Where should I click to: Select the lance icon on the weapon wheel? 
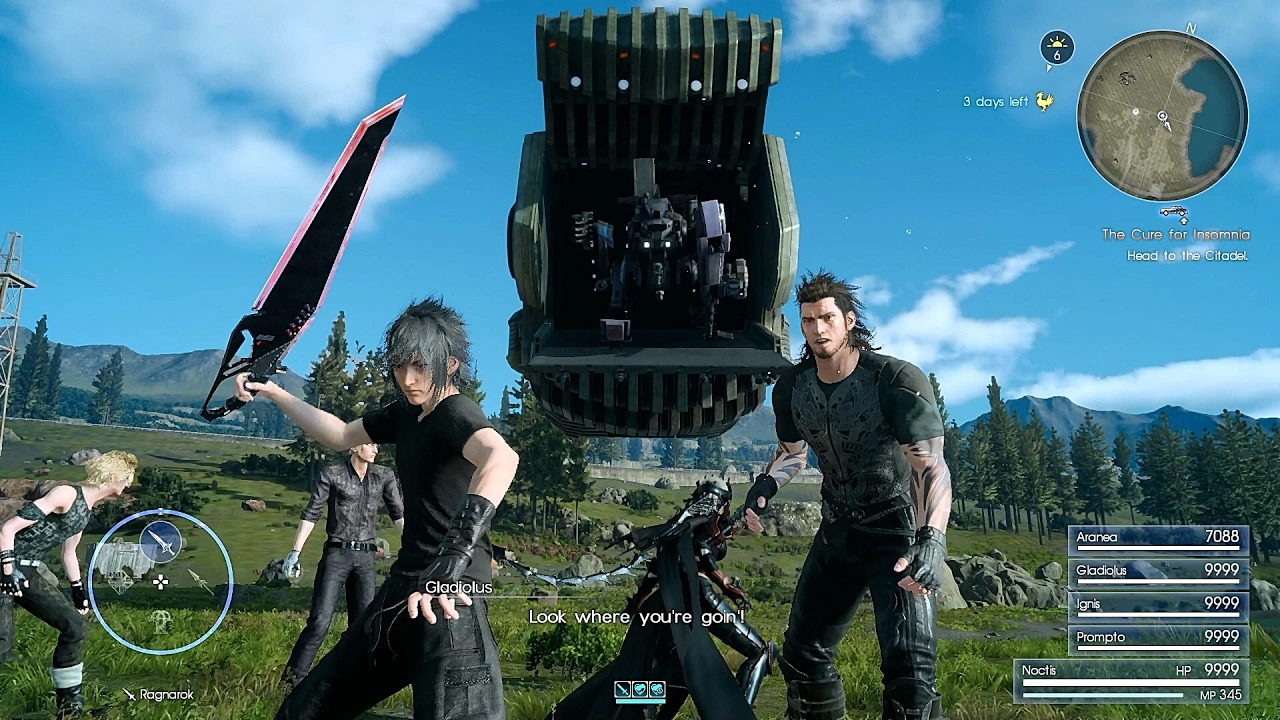click(x=200, y=582)
